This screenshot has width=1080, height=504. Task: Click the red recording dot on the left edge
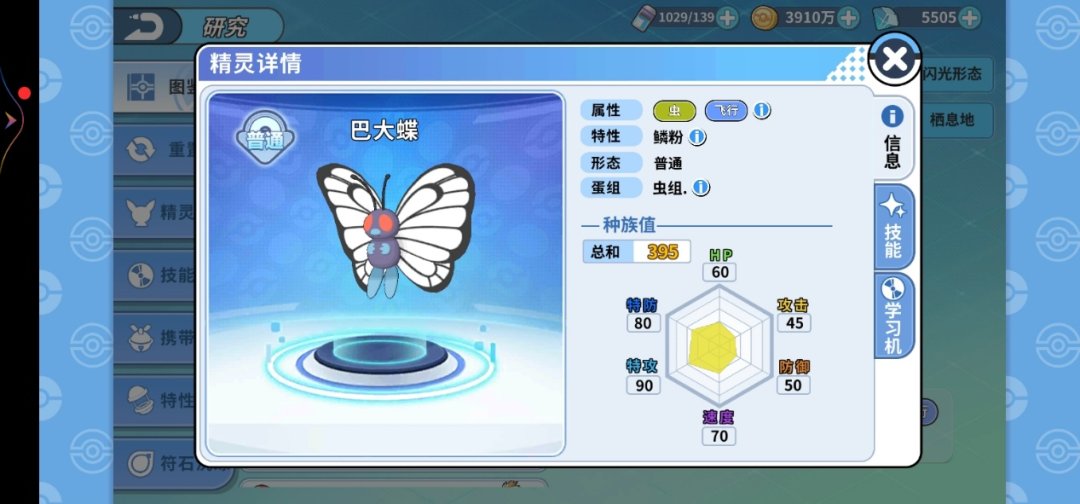point(24,93)
